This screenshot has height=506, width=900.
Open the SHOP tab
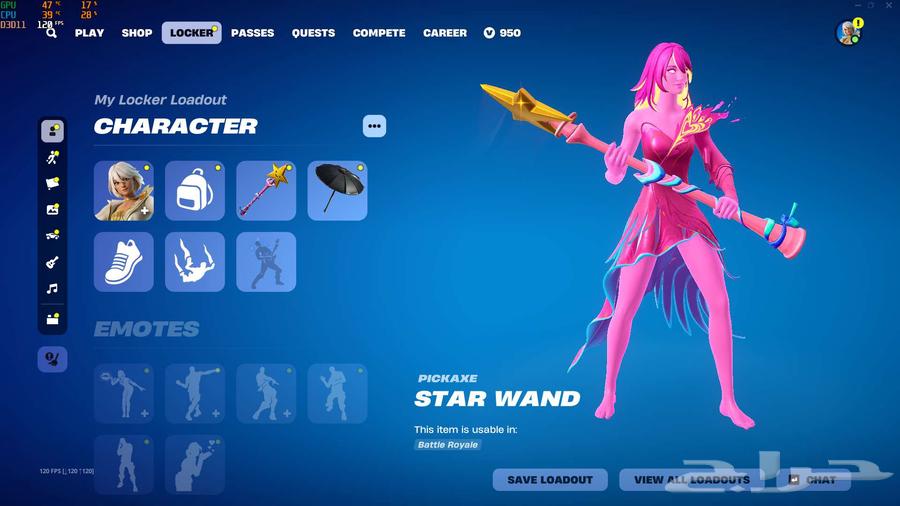(x=137, y=33)
